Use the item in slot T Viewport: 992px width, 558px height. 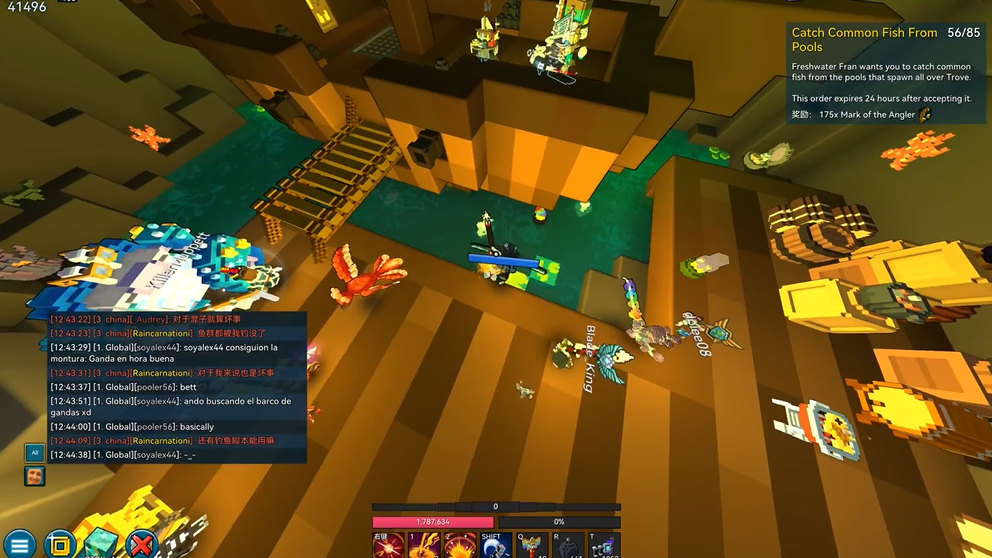[x=604, y=546]
